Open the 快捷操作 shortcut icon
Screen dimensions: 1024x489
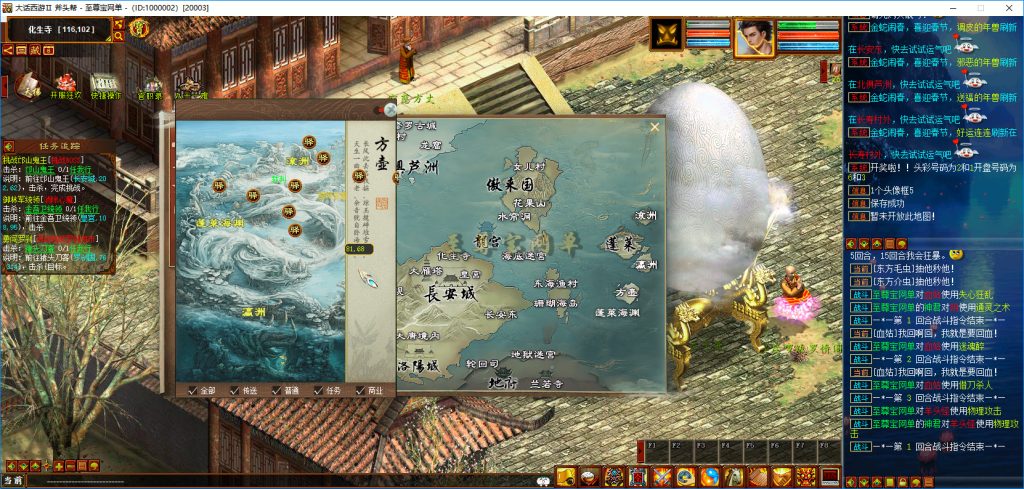[x=105, y=82]
